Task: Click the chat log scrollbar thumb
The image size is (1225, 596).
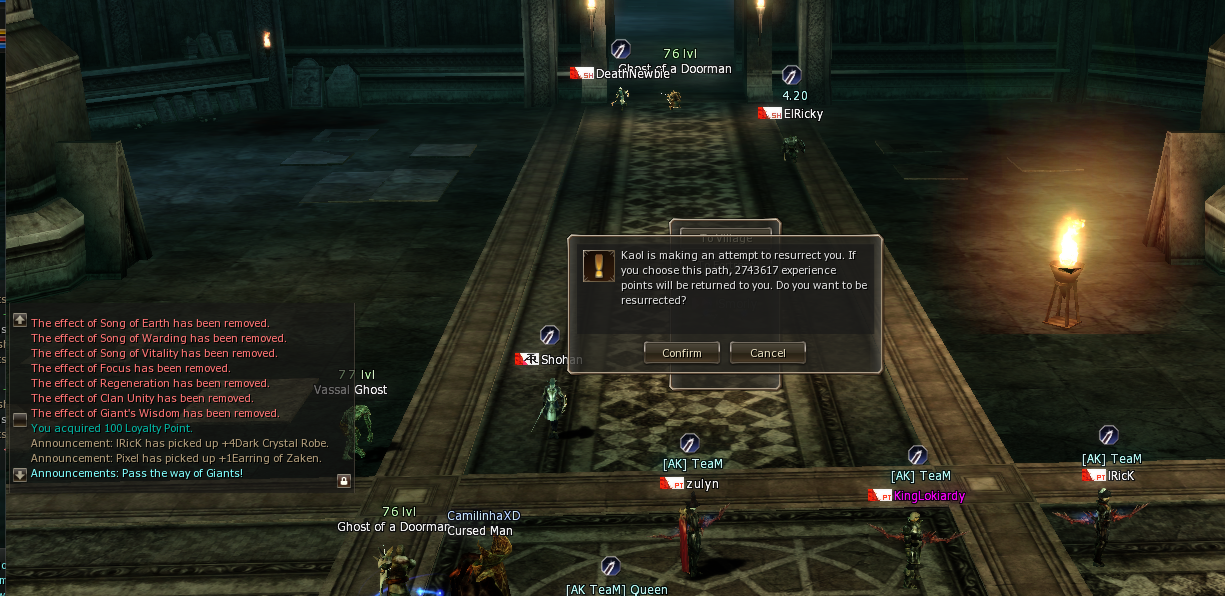Action: (x=20, y=420)
